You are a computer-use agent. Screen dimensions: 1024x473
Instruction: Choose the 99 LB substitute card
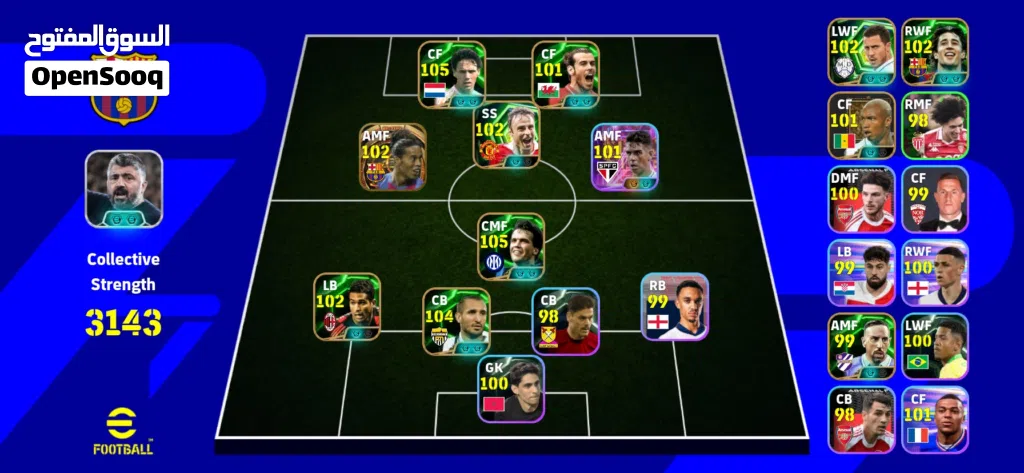click(861, 273)
